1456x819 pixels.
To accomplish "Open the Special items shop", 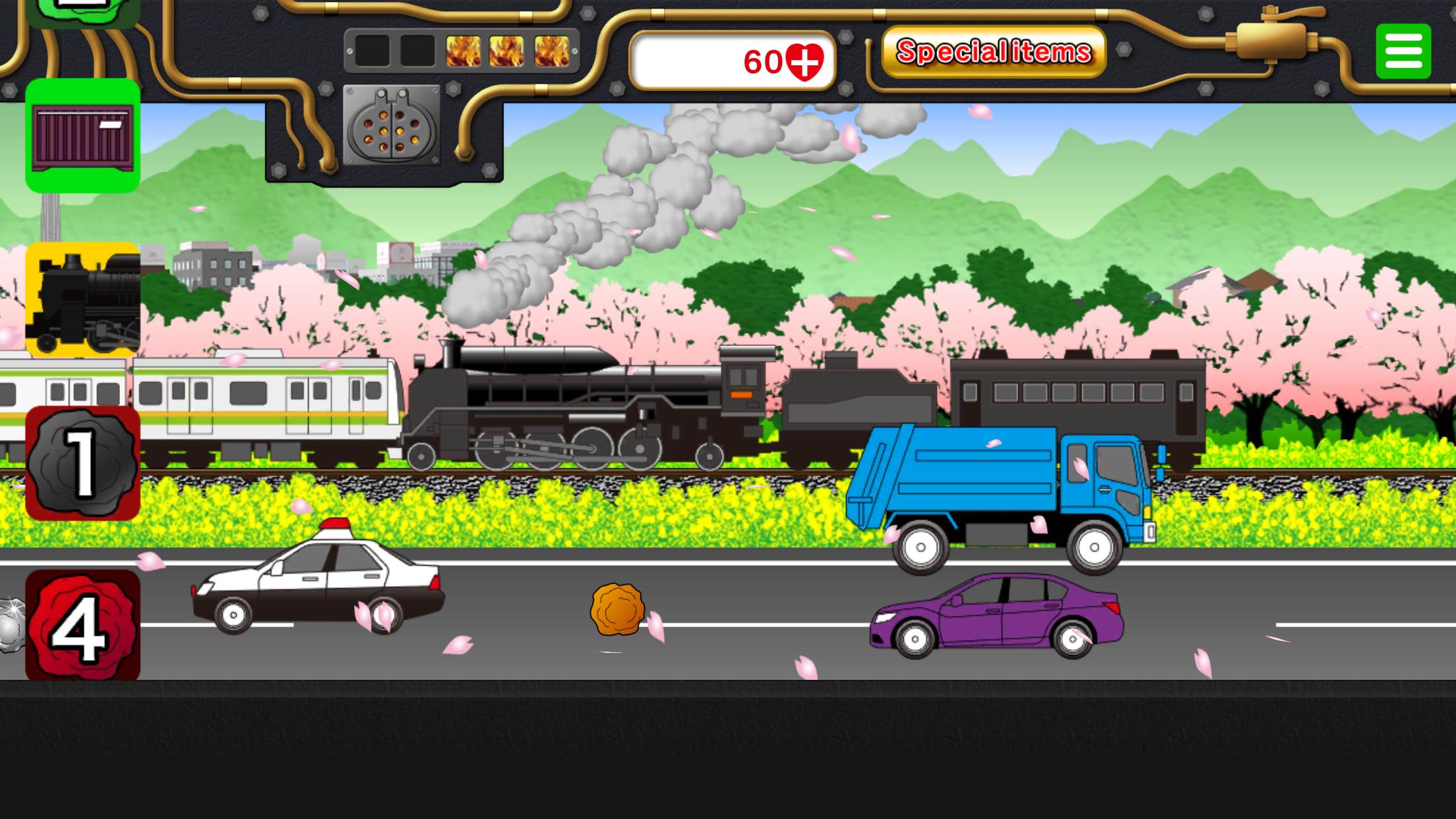I will (993, 51).
